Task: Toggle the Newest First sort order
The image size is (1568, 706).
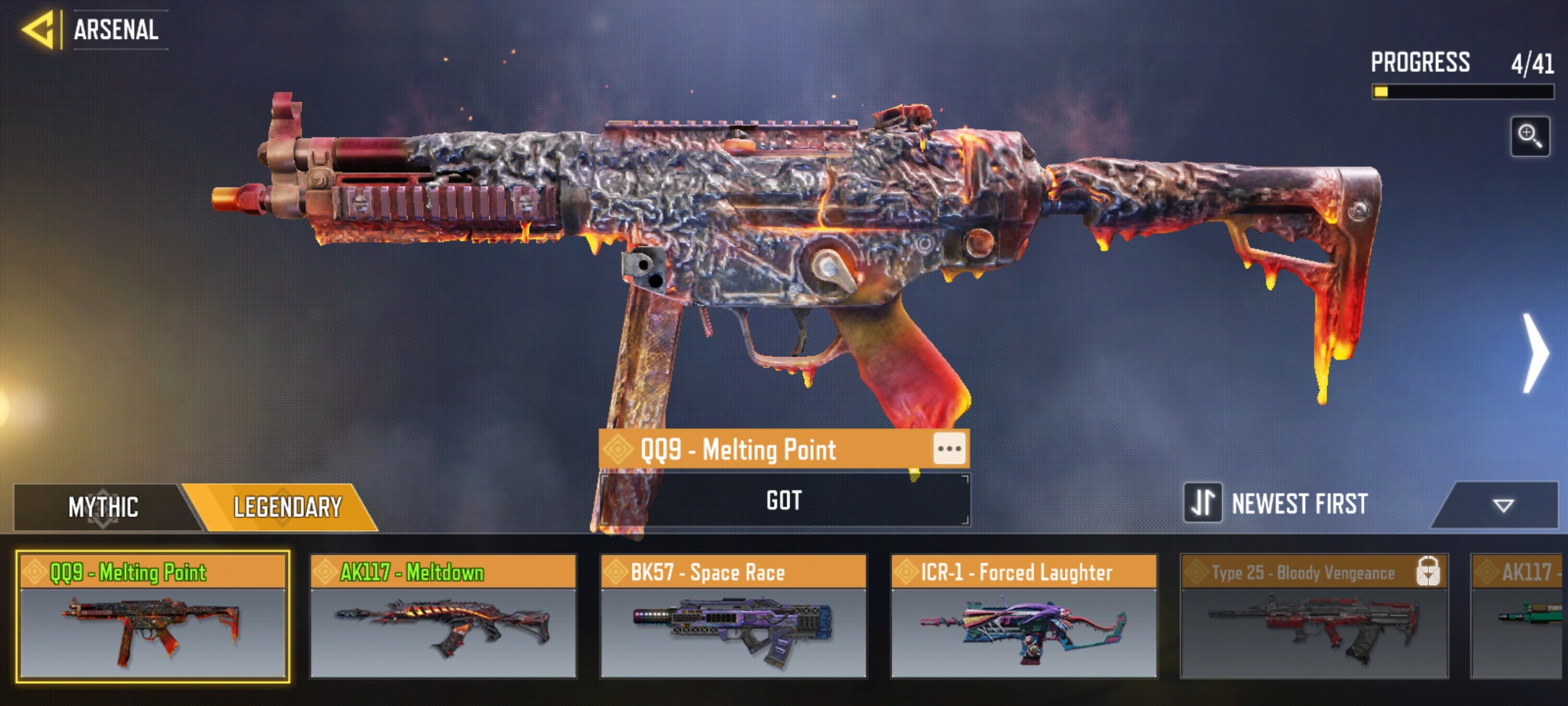Action: point(1203,503)
